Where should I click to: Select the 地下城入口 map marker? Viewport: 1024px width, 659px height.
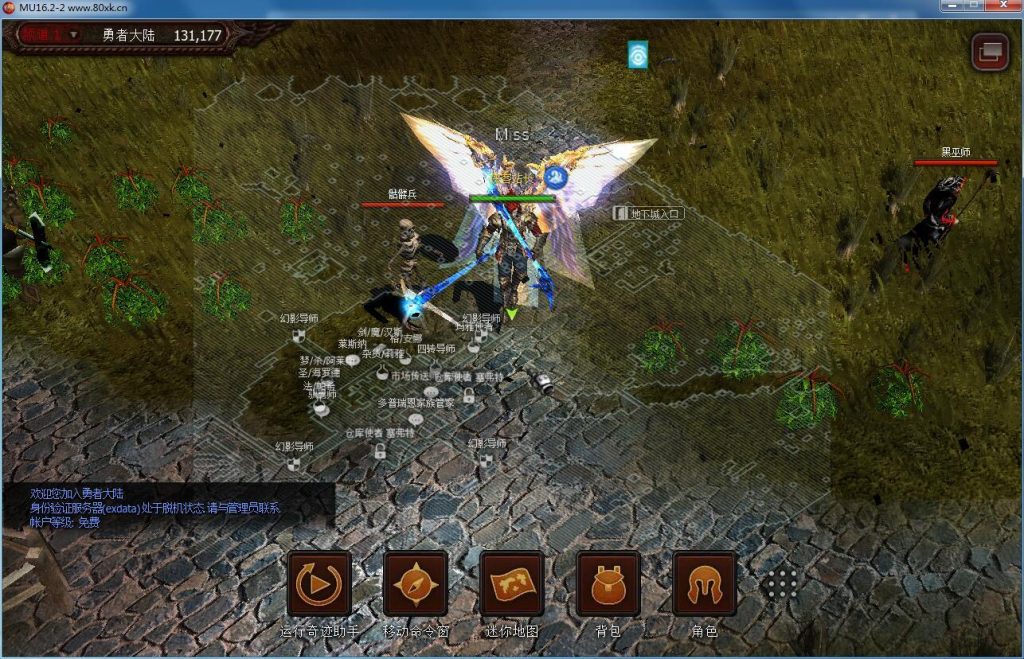coord(649,213)
